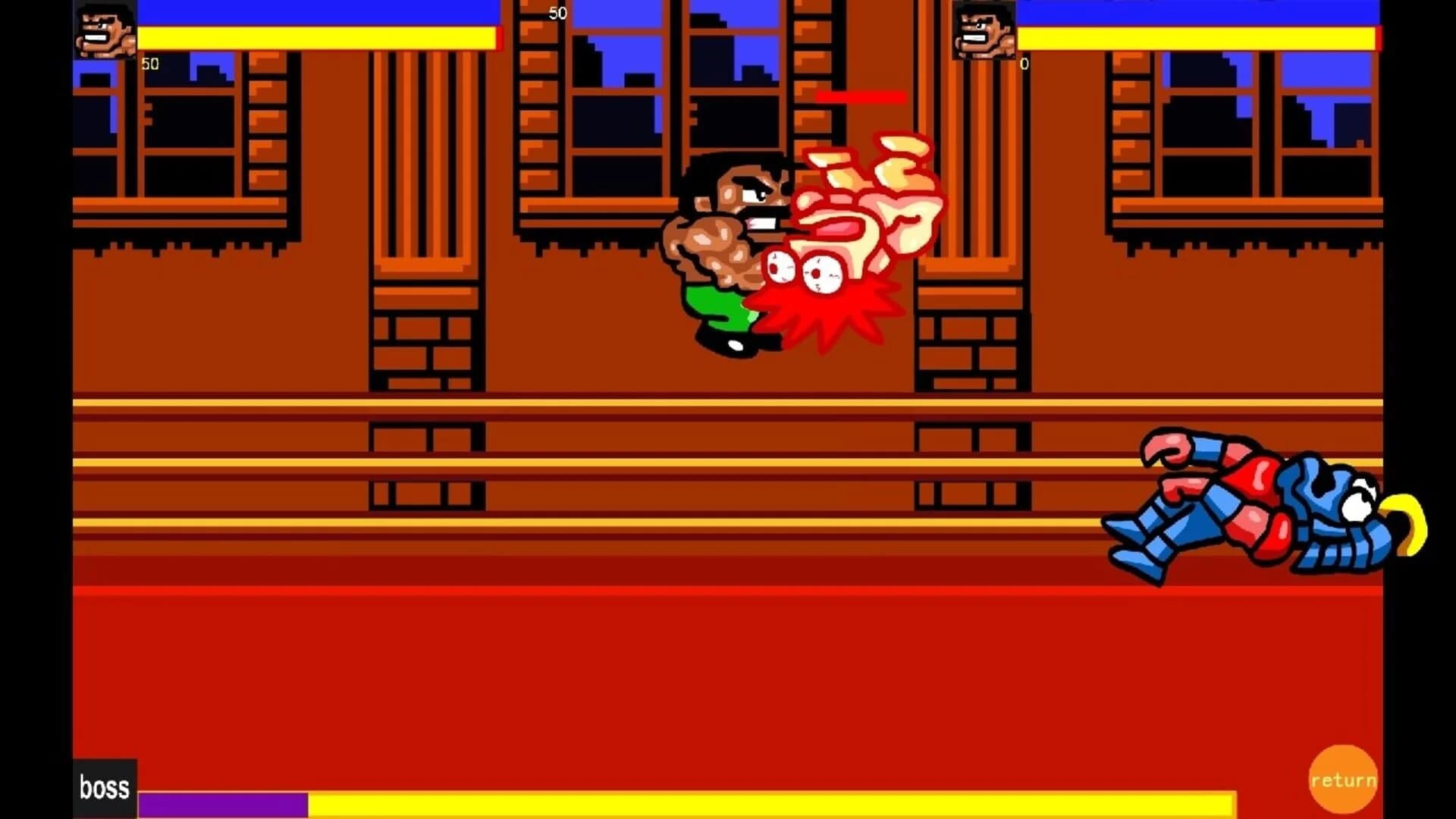This screenshot has width=1456, height=819.
Task: Select the left player's portrait icon
Action: click(104, 32)
